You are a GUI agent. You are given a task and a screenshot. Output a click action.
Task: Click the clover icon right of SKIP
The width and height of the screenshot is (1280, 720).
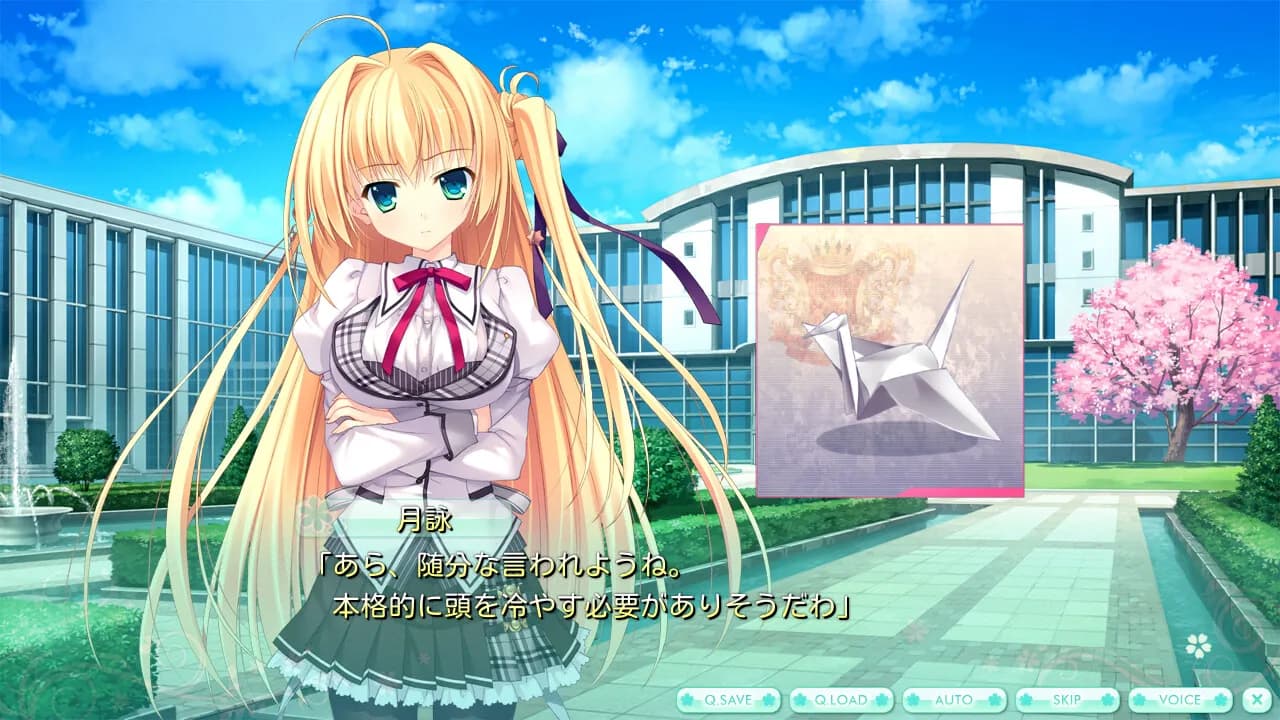[x=1106, y=701]
